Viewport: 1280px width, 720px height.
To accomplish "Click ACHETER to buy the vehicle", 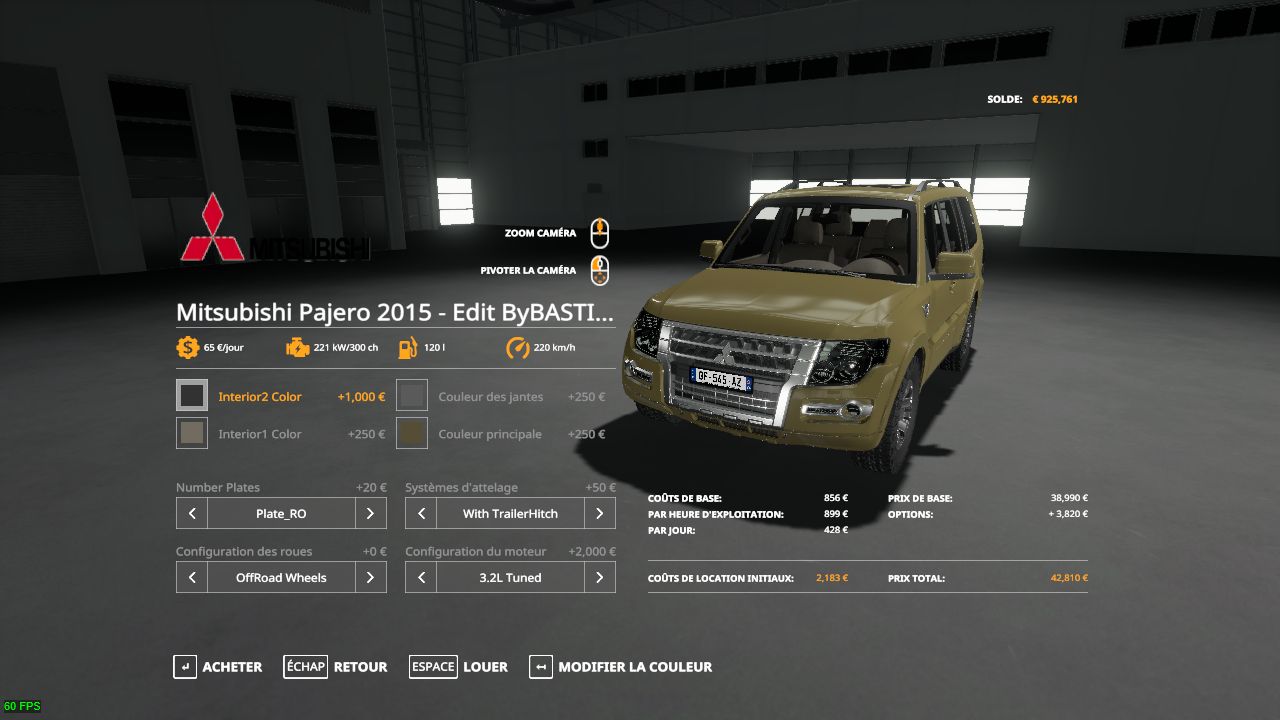I will [218, 667].
